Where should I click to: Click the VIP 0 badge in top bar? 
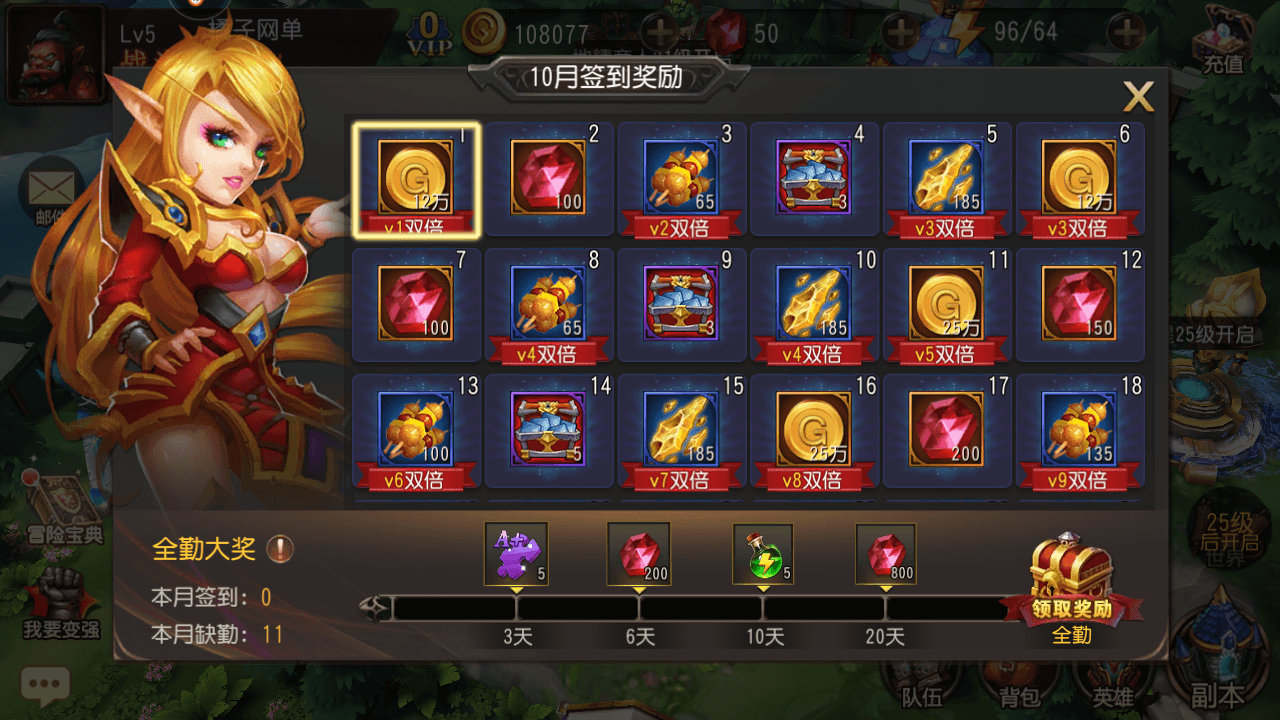coord(430,35)
